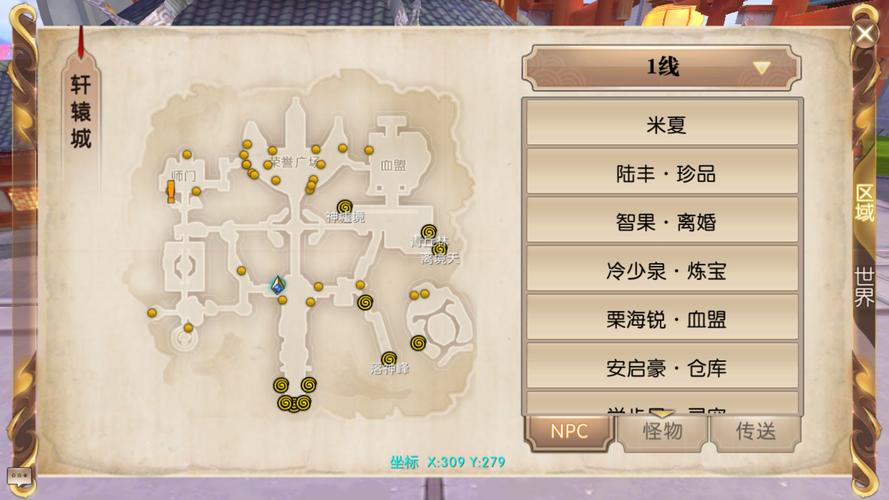
Task: Choose the 陆丰·珍品 NPC entry
Action: point(661,174)
